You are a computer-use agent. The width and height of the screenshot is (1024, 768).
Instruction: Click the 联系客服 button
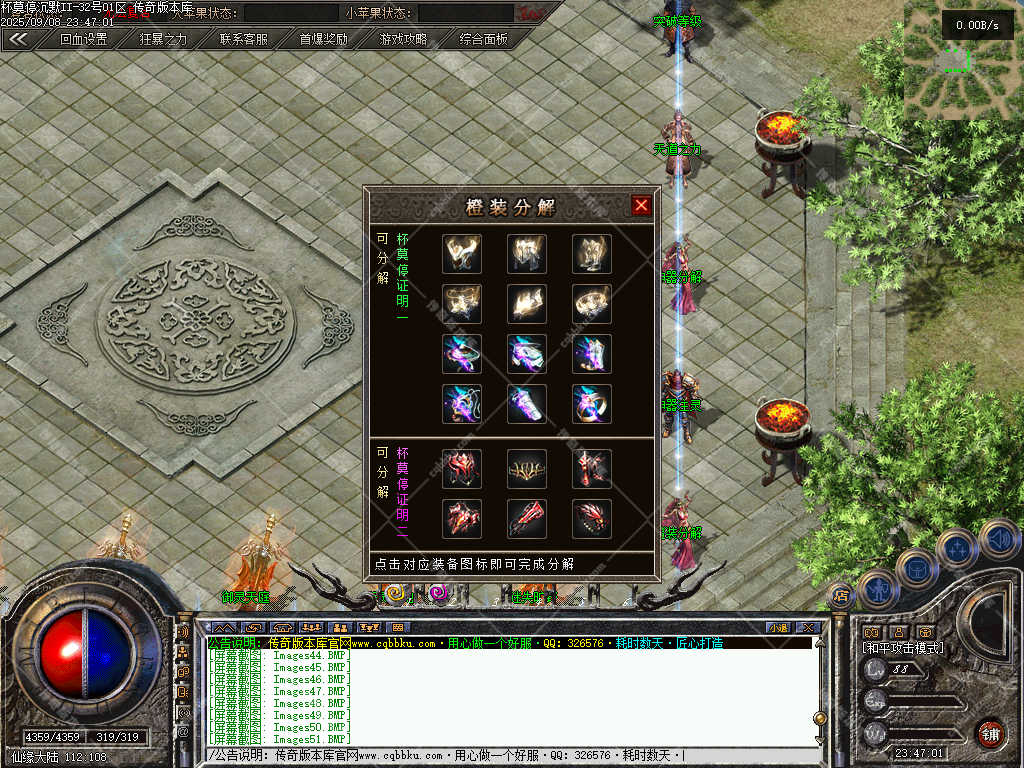(244, 40)
